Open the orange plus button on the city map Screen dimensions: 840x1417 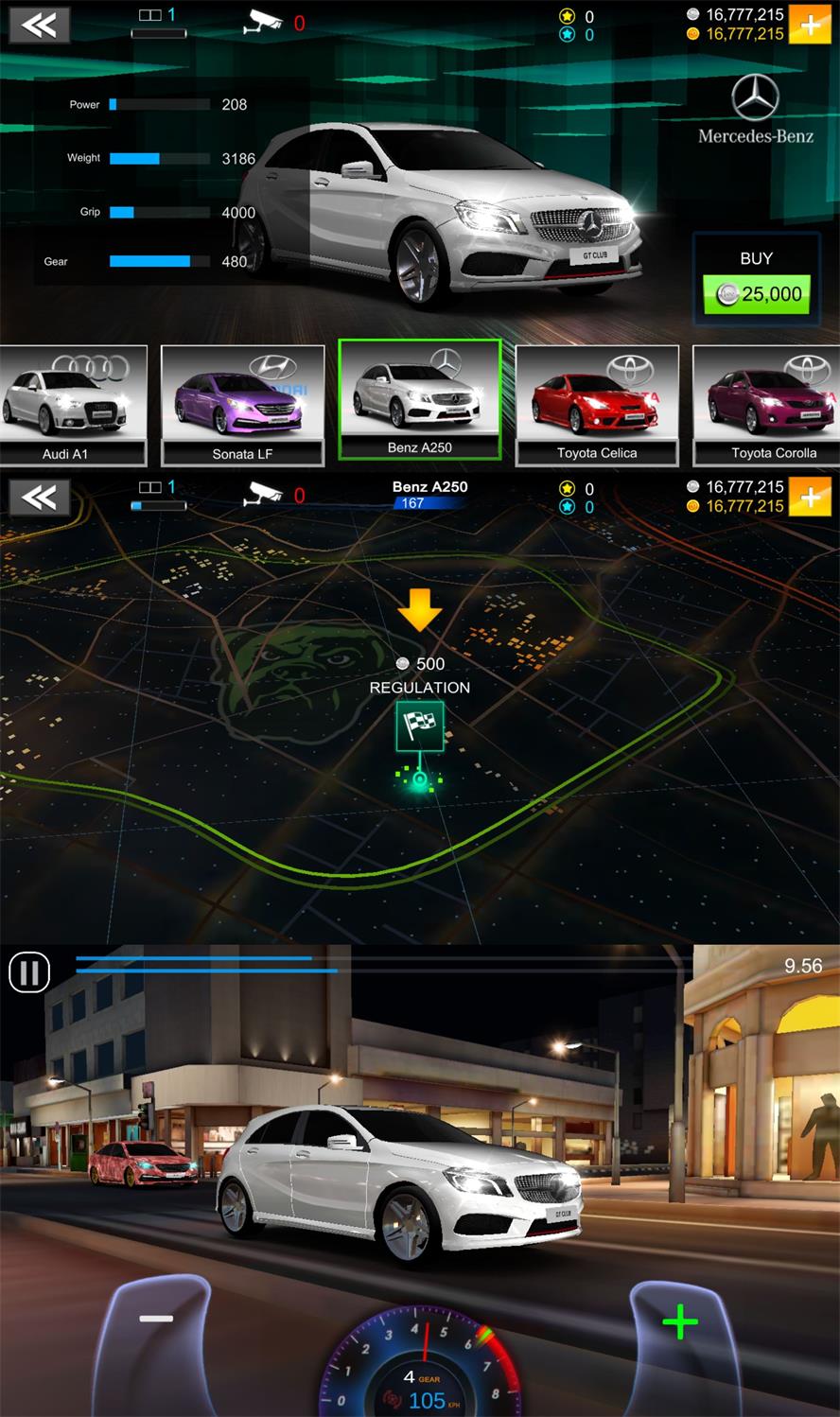tap(811, 498)
